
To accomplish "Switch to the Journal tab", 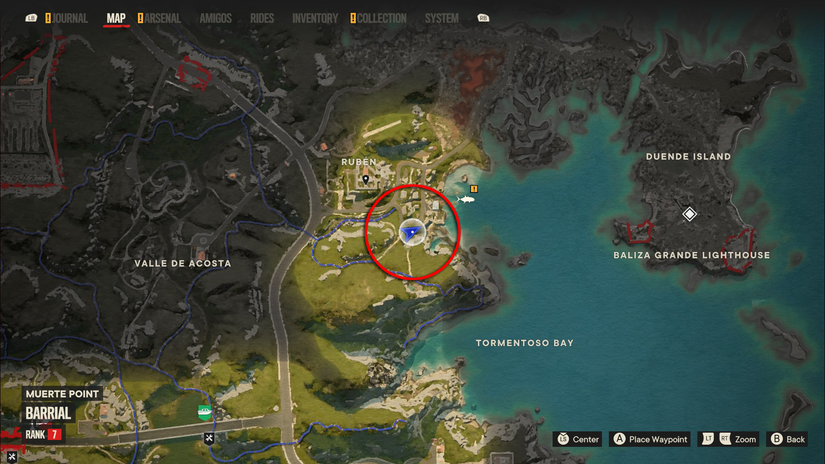I will click(69, 18).
